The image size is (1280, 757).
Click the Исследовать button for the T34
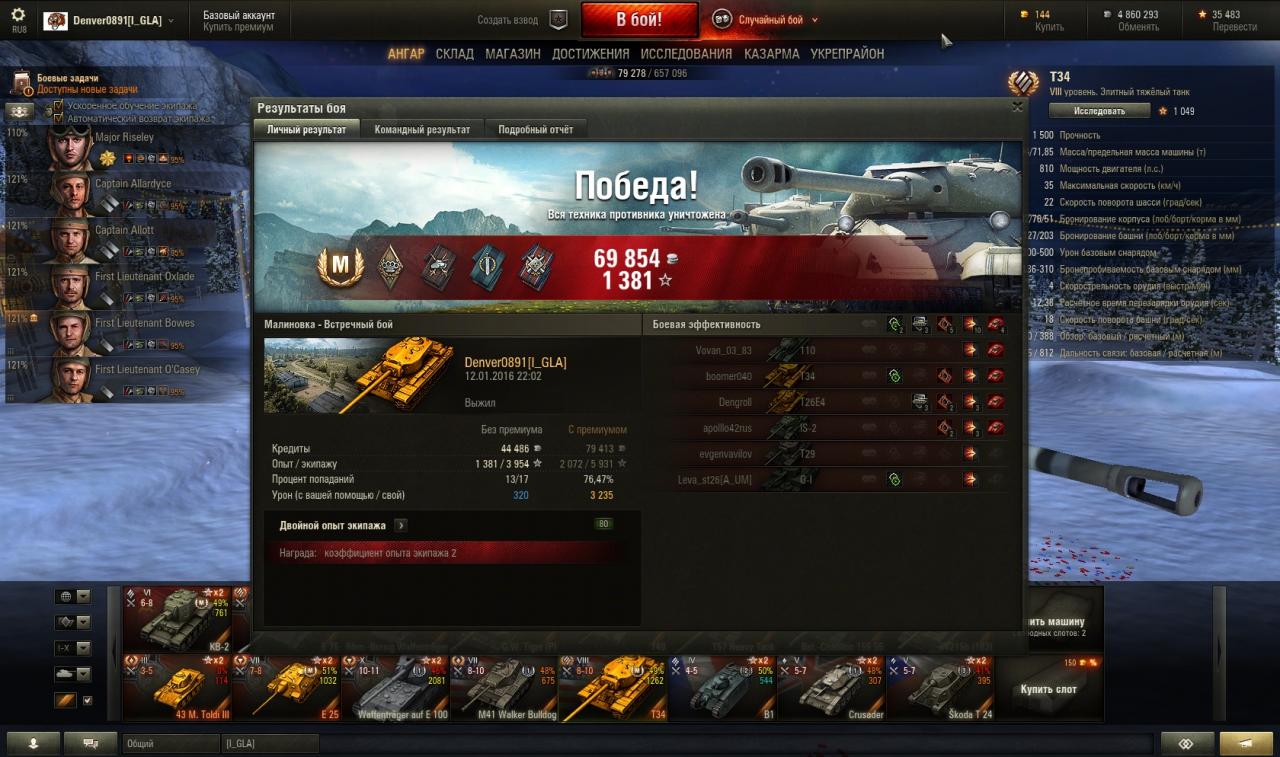[1099, 111]
